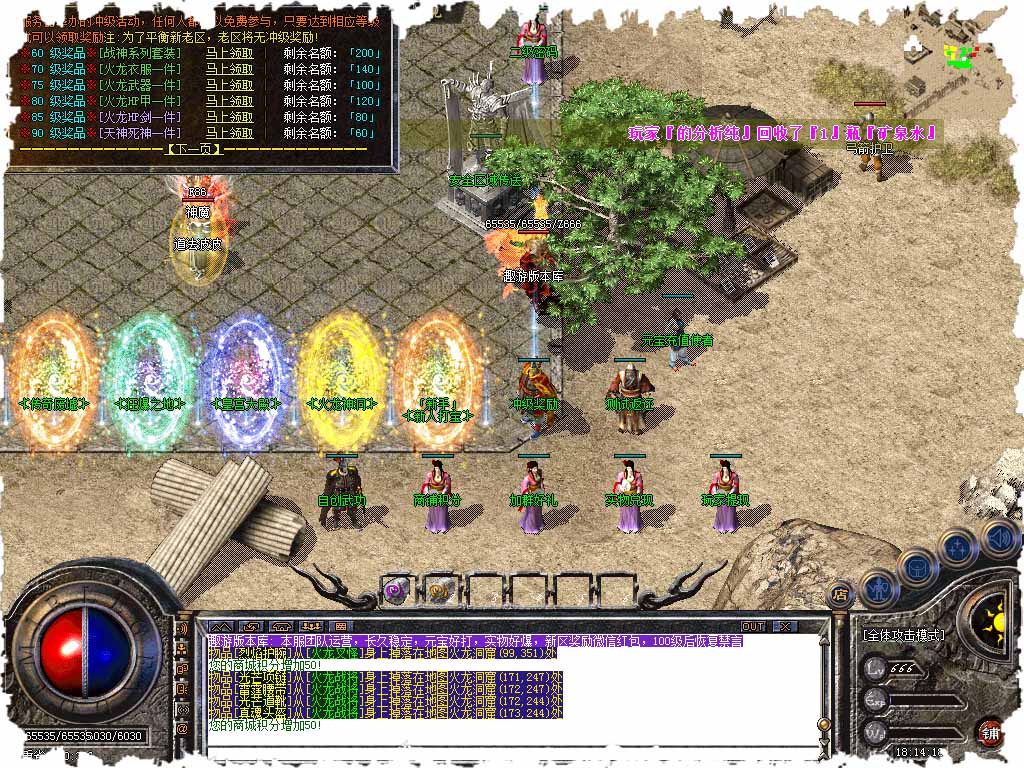1024x768 pixels.
Task: Claim the level 70 火龙衣服 reward
Action: coord(229,70)
